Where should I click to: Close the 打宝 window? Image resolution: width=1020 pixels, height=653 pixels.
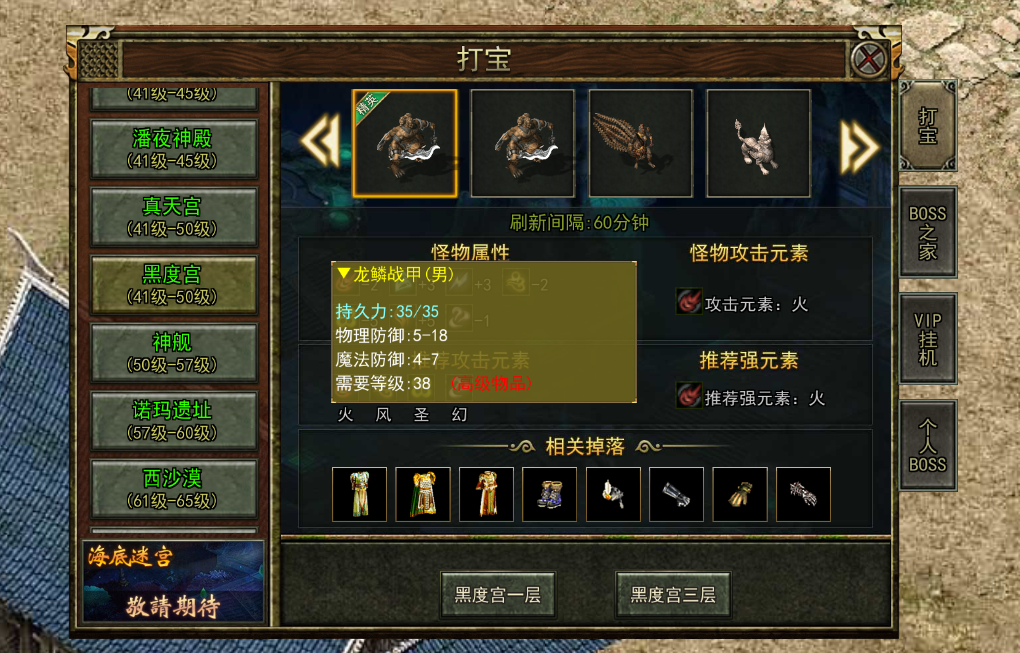[x=869, y=60]
